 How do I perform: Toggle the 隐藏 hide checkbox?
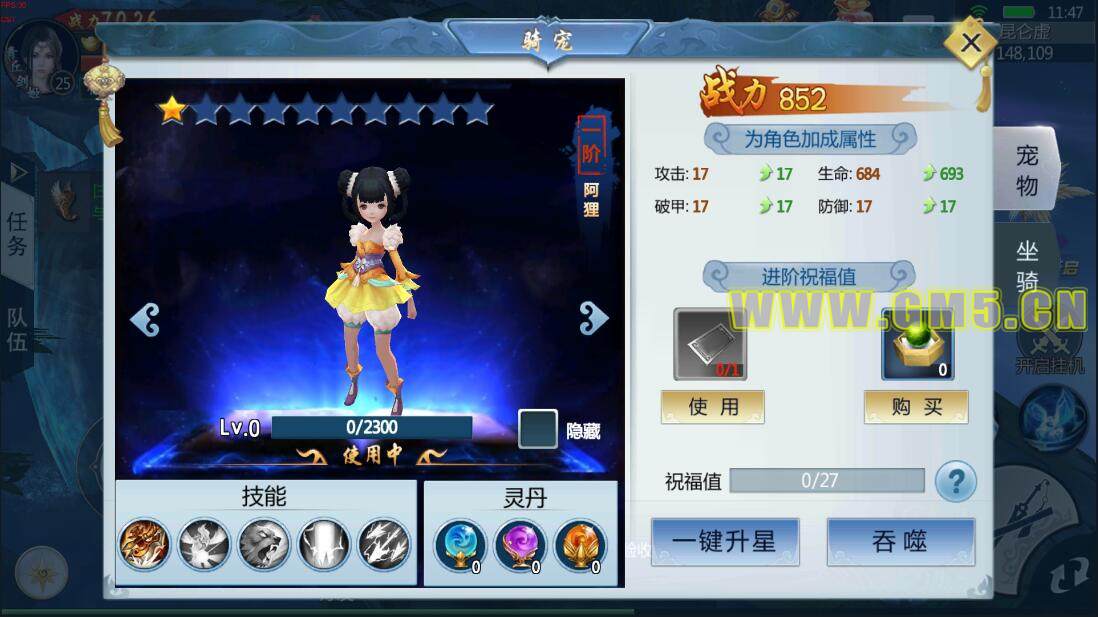(x=537, y=429)
